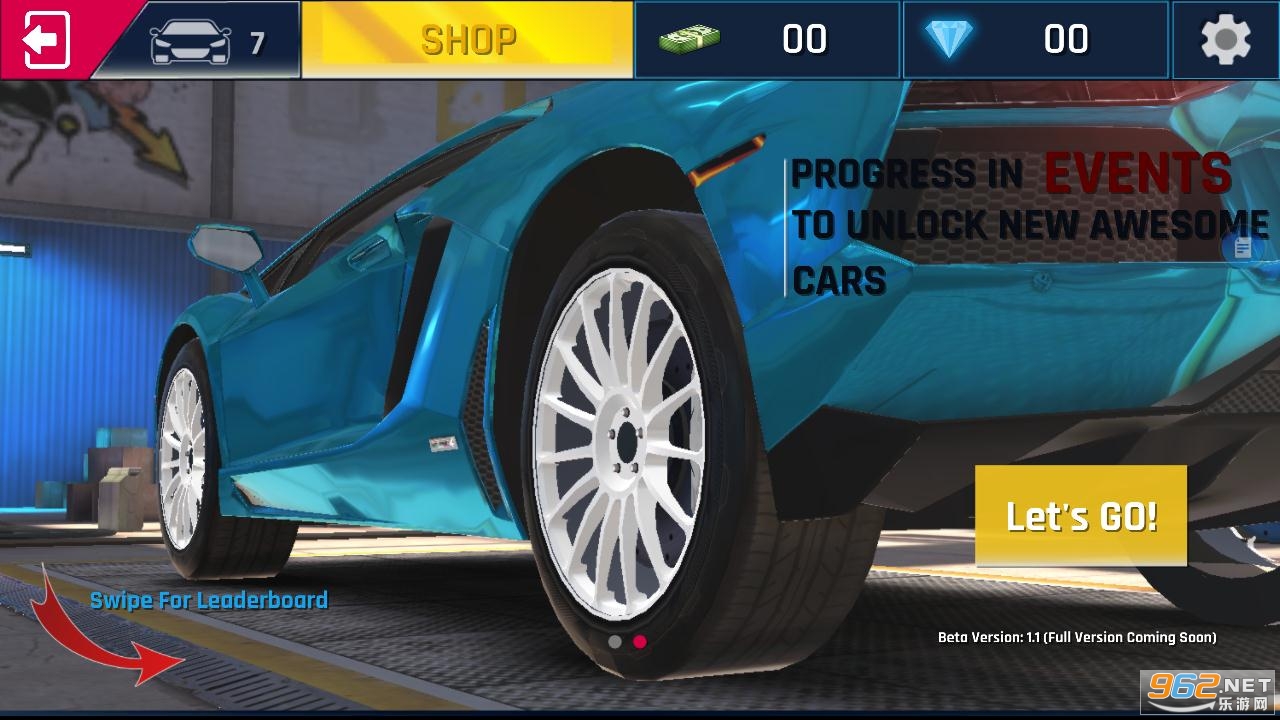The image size is (1280, 720).
Task: Tap the cash balance panel
Action: pos(767,40)
